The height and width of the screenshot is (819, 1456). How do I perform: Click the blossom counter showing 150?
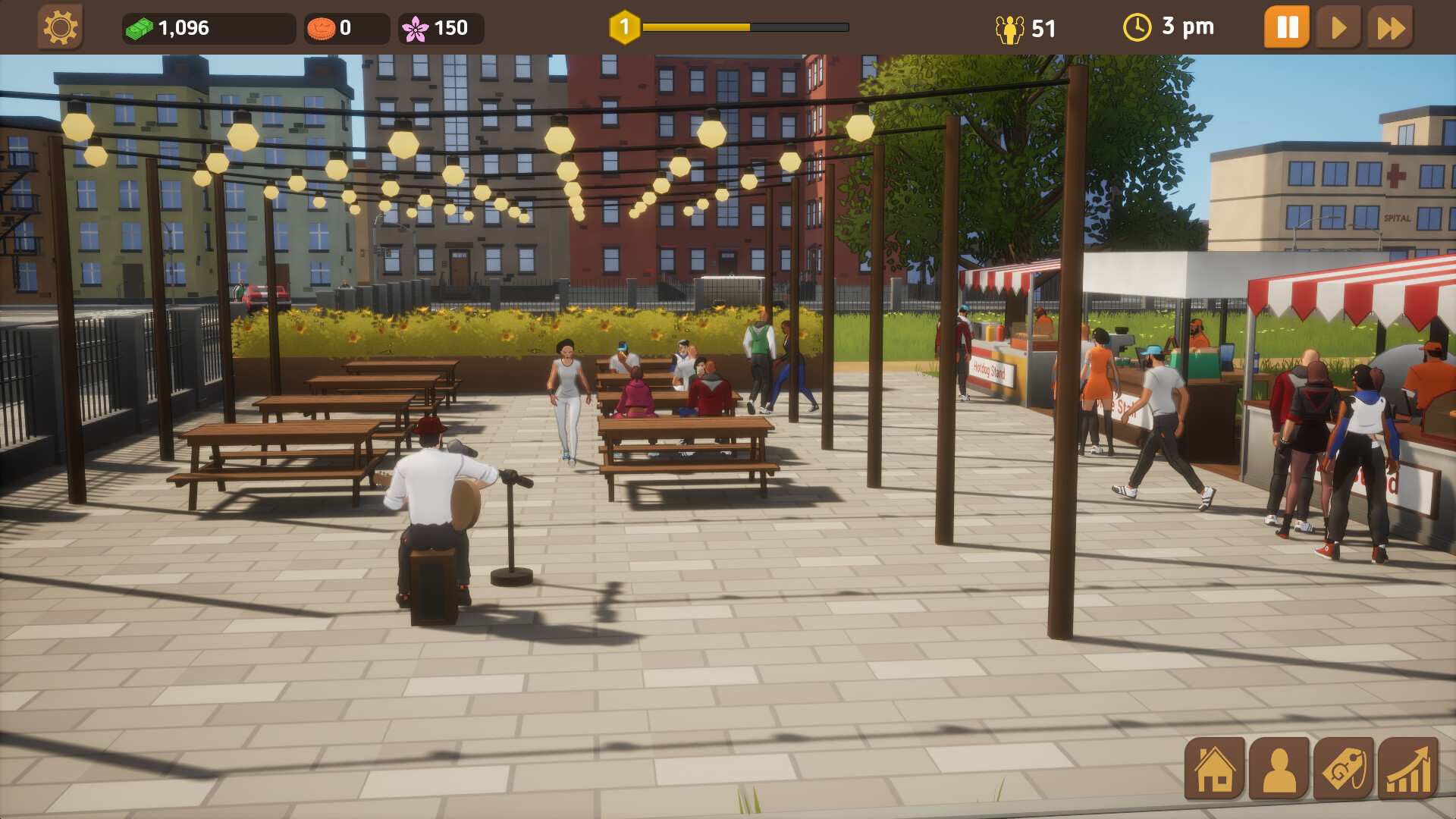click(448, 27)
